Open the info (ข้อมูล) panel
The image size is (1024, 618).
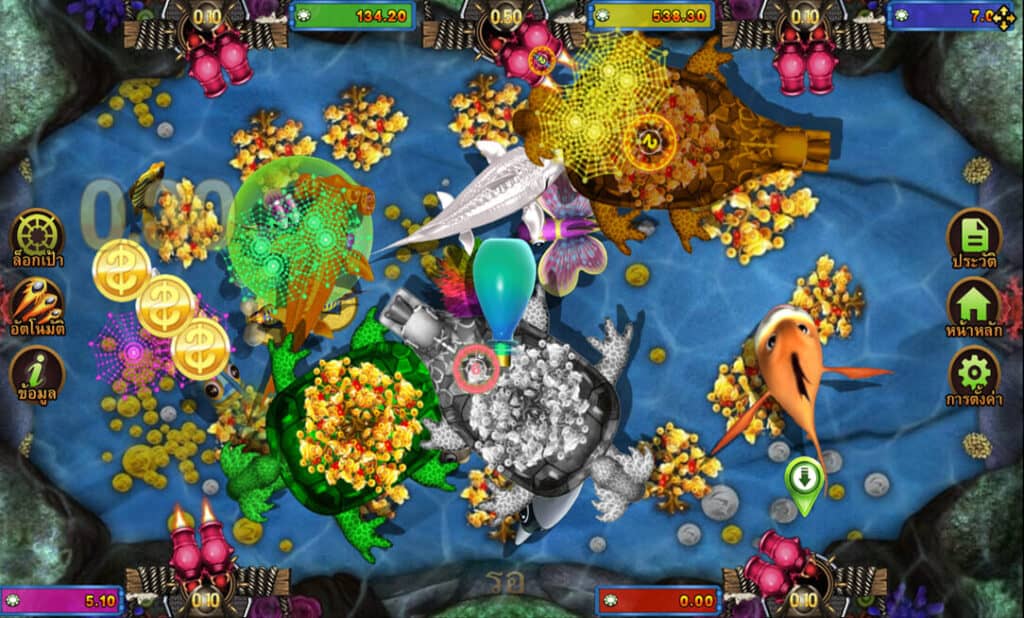point(37,372)
